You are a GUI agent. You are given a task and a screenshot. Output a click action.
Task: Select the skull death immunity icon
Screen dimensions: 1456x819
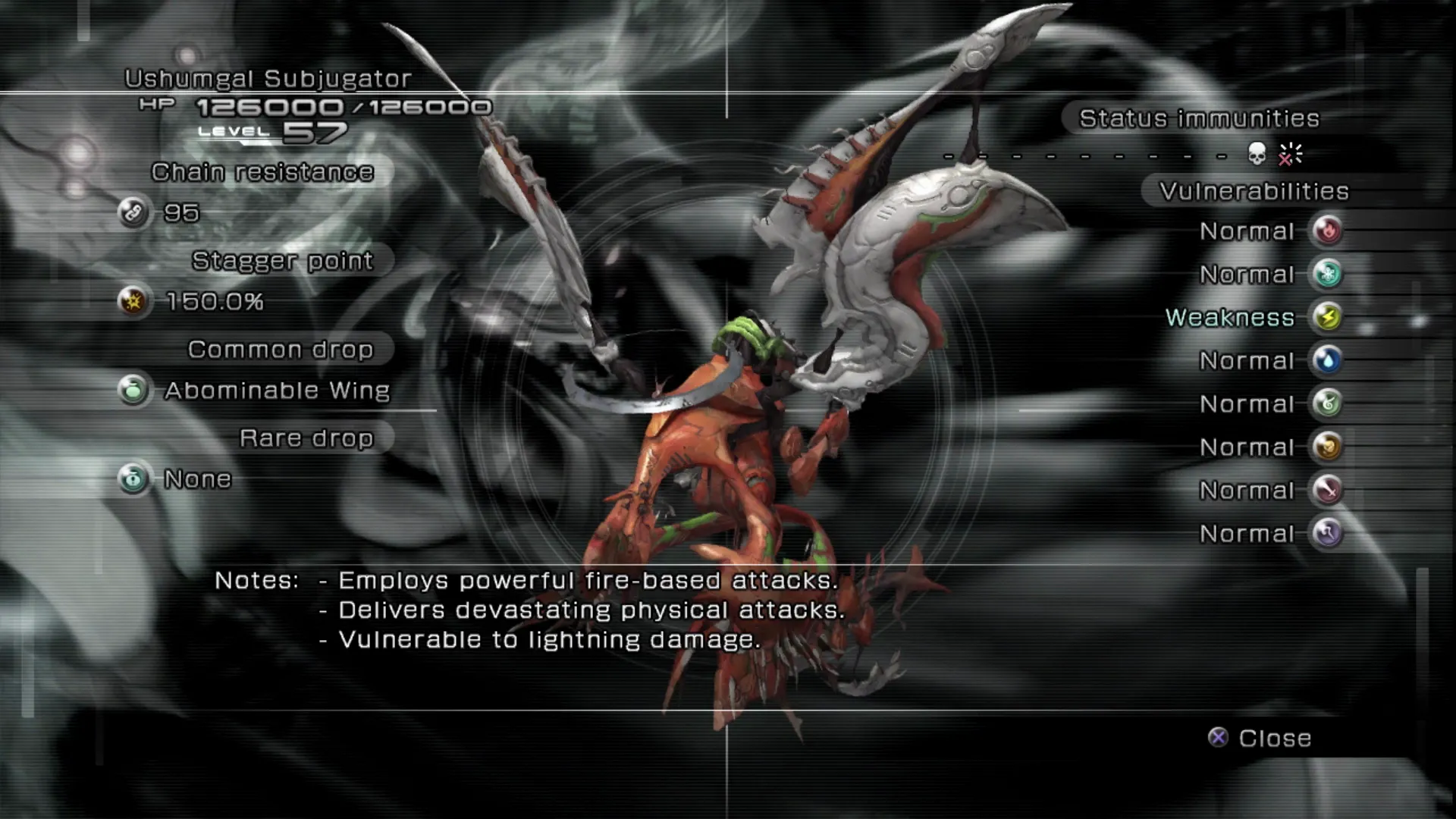click(x=1257, y=154)
